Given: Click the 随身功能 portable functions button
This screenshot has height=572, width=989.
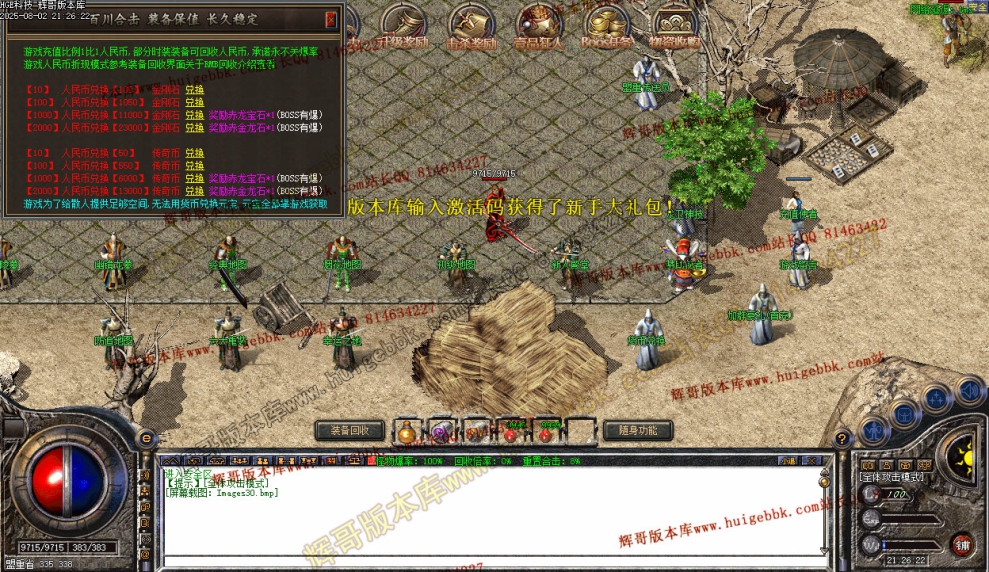Looking at the screenshot, I should click(x=638, y=430).
